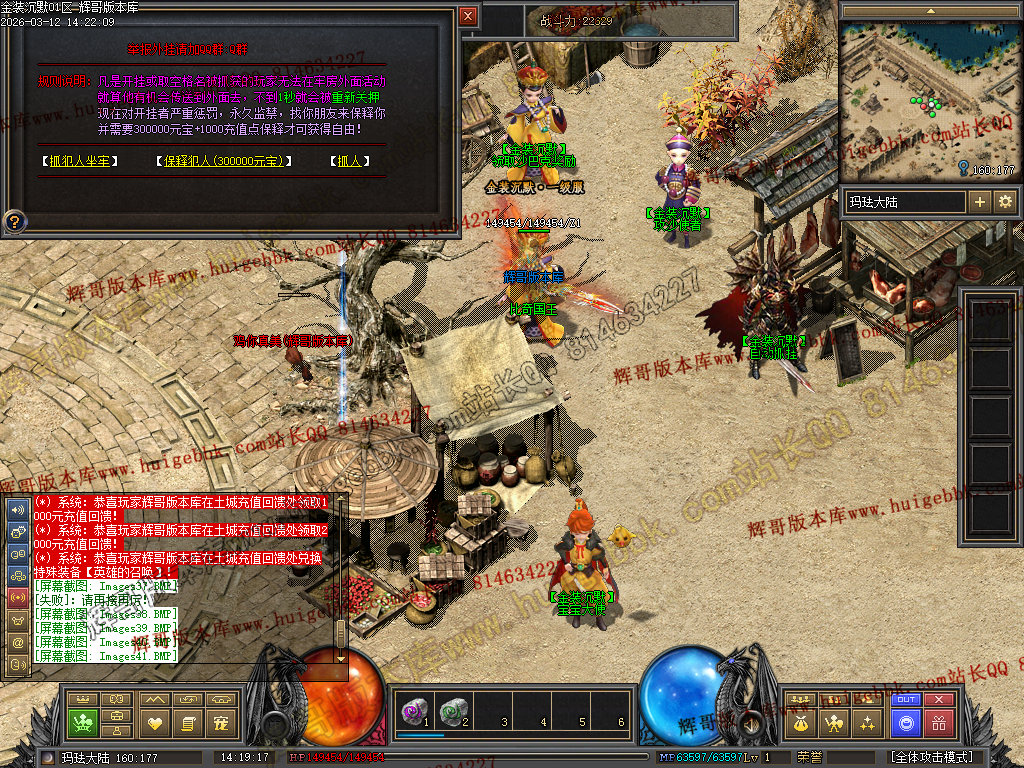This screenshot has width=1024, height=768.
Task: Open the warrior character panel button
Action: pyautogui.click(x=832, y=722)
